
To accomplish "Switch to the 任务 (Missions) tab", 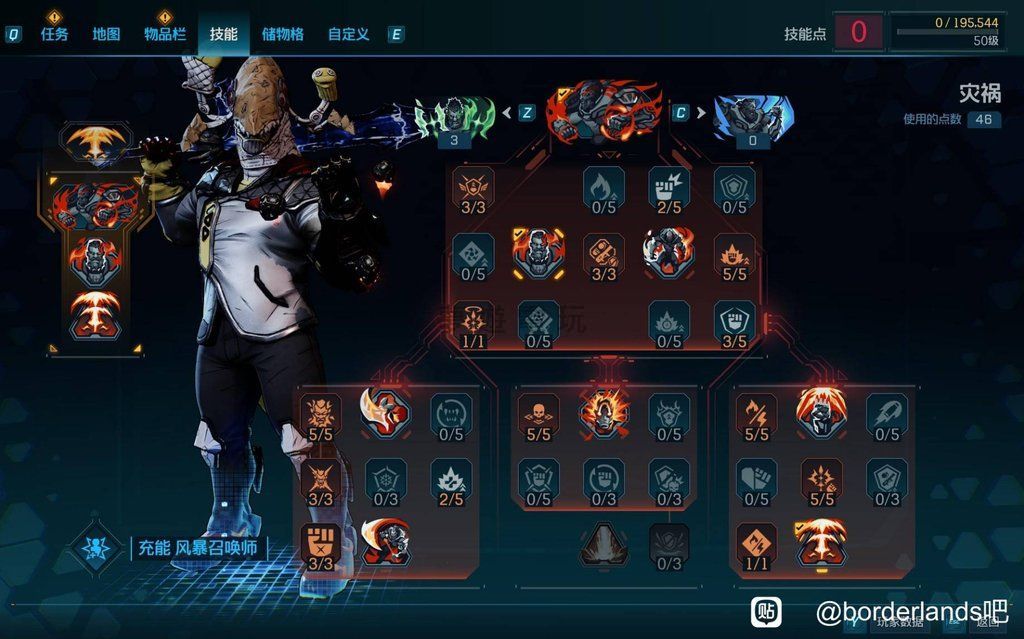I will click(x=54, y=34).
